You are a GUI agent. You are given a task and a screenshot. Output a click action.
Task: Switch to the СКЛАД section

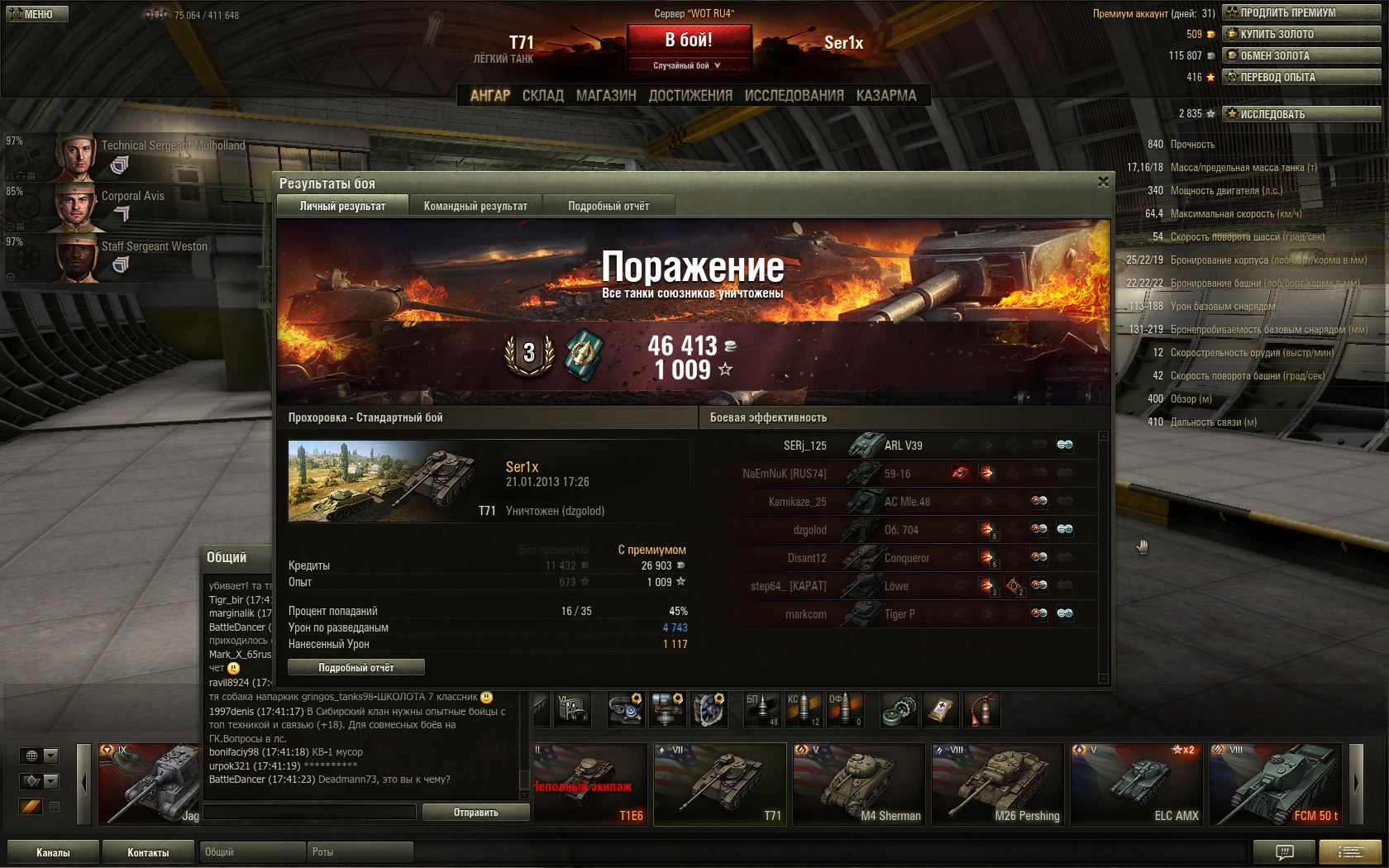pos(542,96)
